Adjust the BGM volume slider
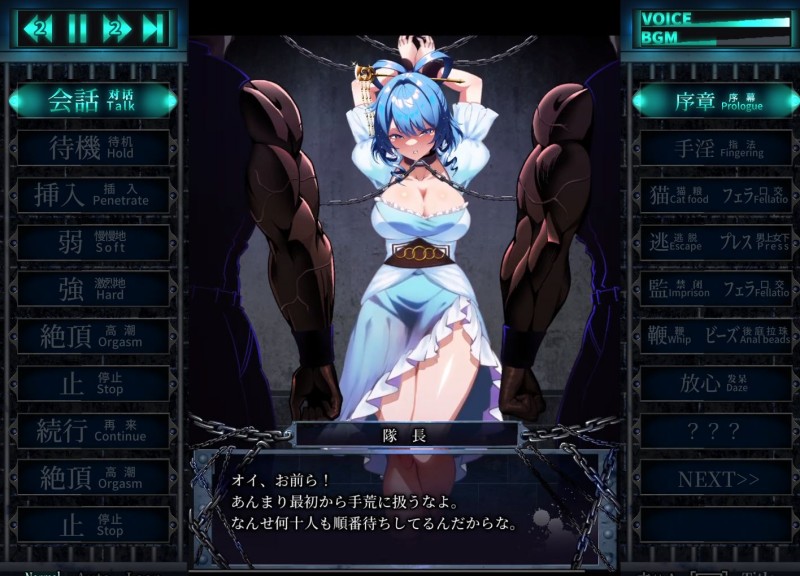800x576 pixels. point(739,38)
